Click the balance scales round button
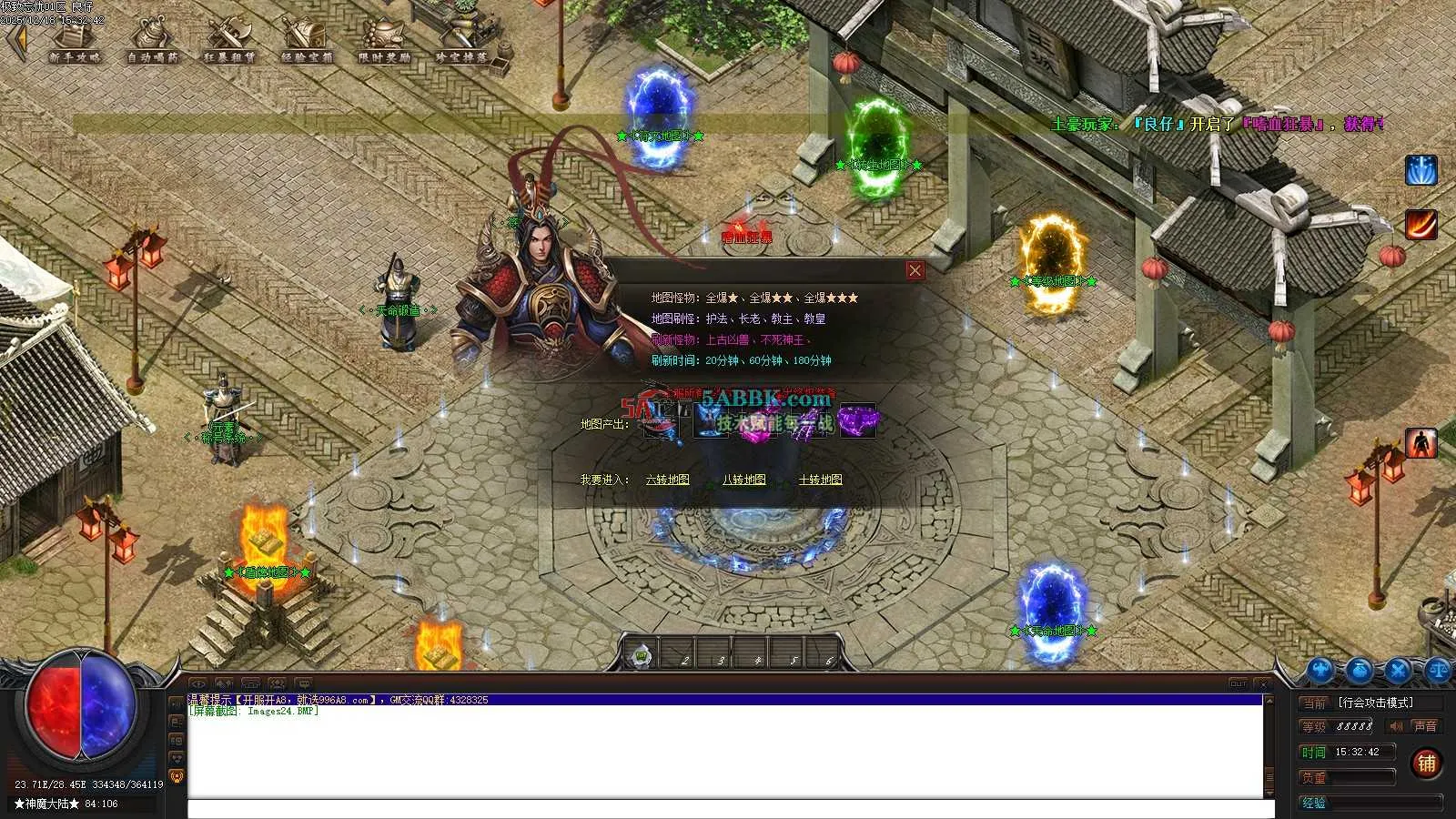The width and height of the screenshot is (1456, 819). 1439,672
